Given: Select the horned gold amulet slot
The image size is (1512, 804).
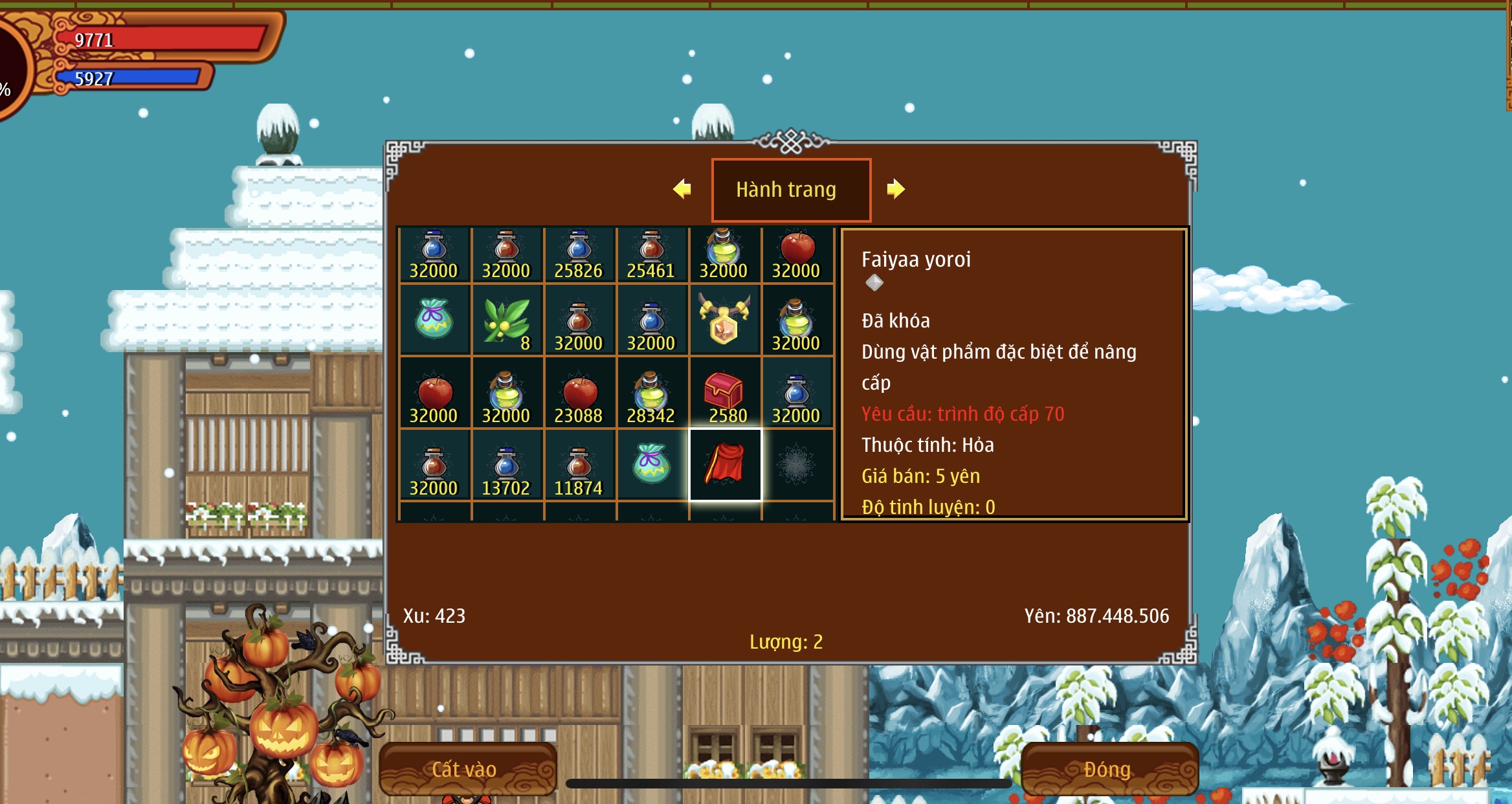Looking at the screenshot, I should tap(725, 320).
